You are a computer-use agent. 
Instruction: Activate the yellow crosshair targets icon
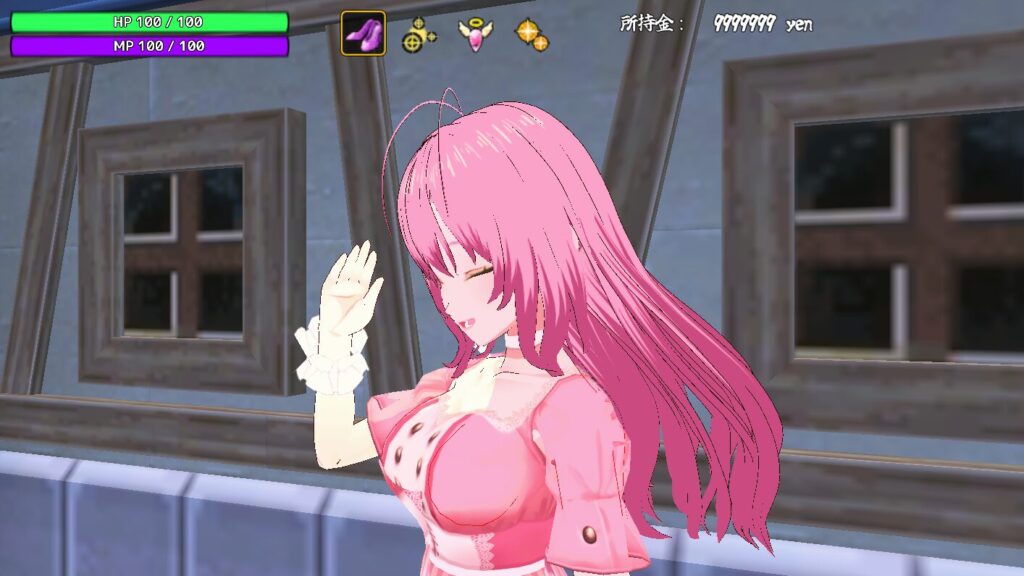coord(419,35)
